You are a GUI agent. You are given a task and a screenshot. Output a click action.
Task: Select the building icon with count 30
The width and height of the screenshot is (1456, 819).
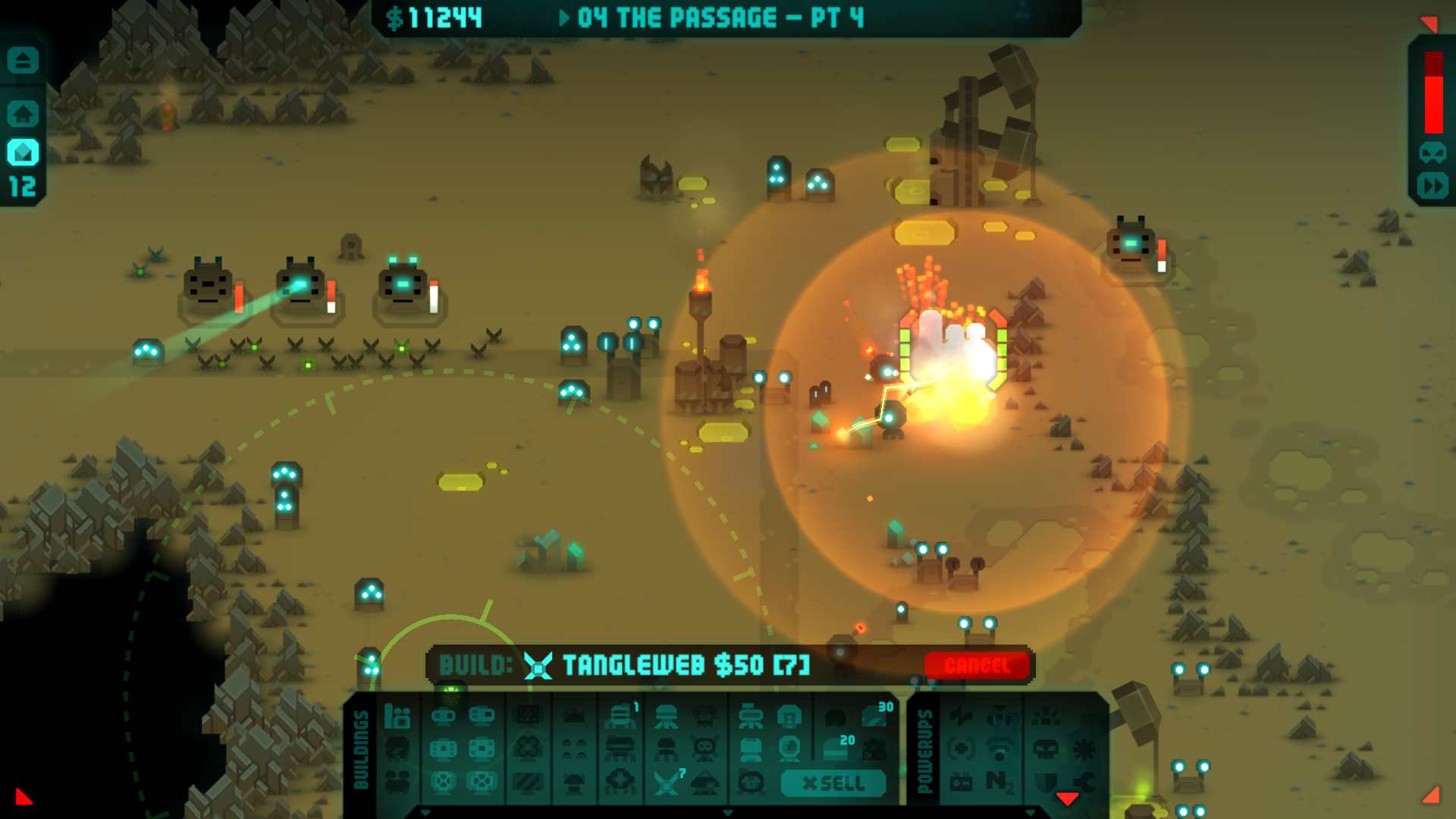[x=874, y=715]
